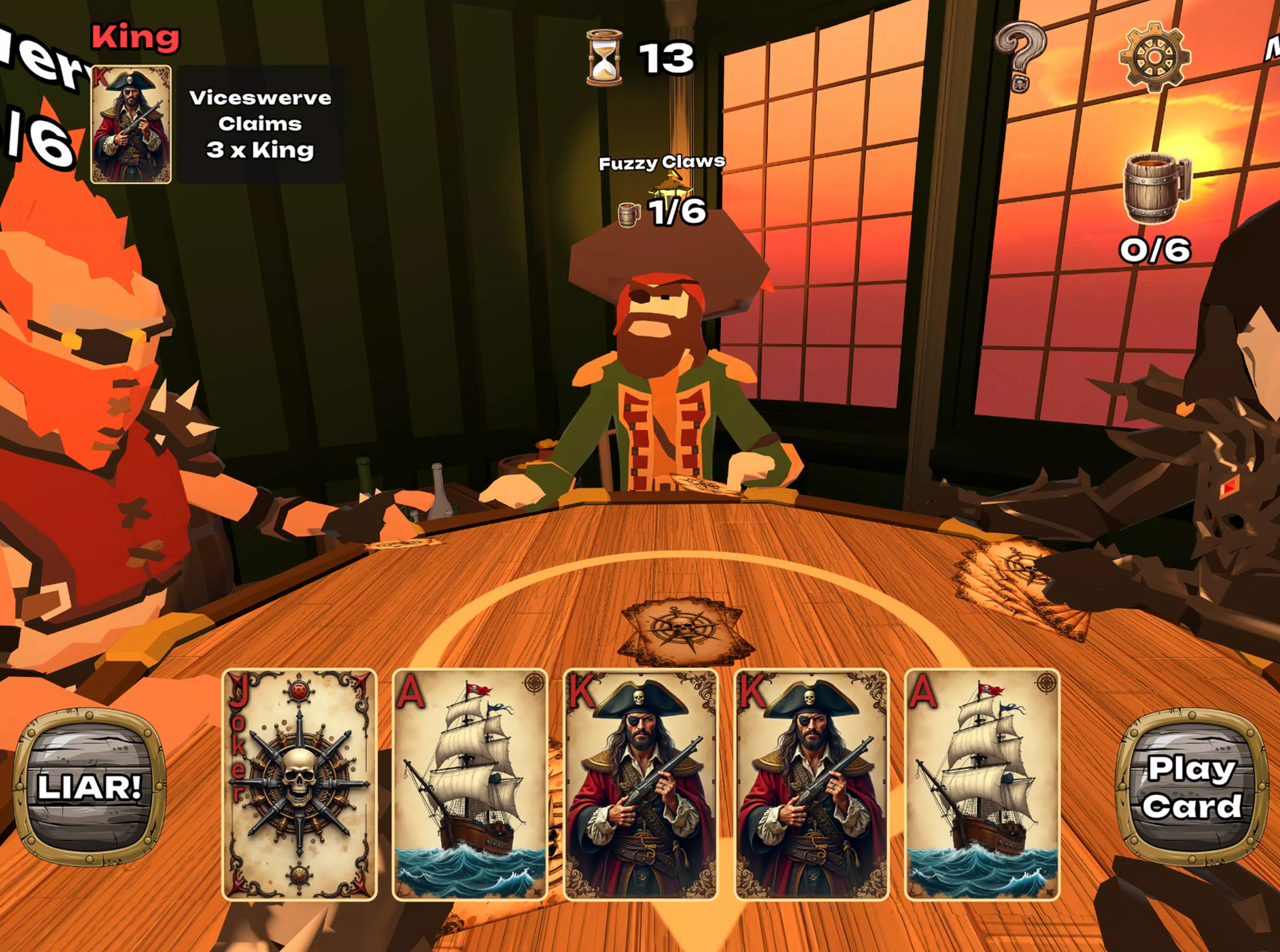Screen dimensions: 1280x952
Task: Click the King card beside Viceswerve's claim
Action: pyautogui.click(x=132, y=125)
